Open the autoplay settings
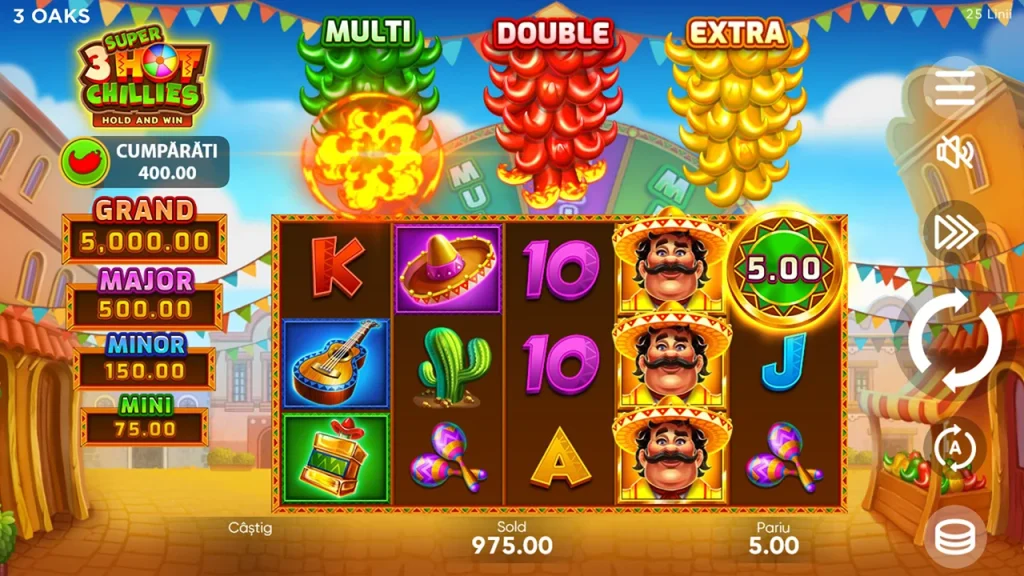 pos(955,449)
